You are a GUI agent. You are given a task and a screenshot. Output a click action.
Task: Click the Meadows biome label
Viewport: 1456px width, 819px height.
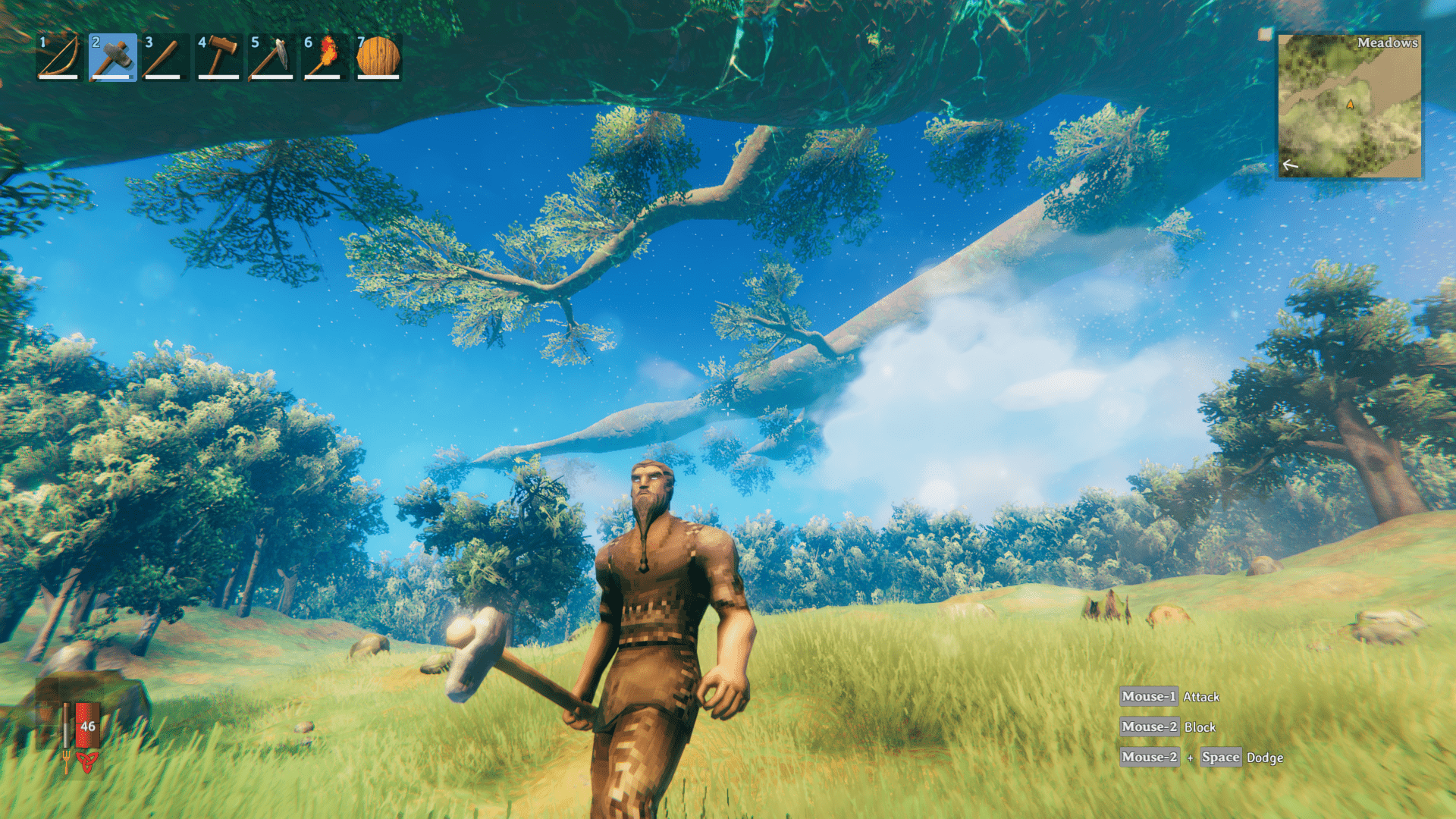click(x=1388, y=42)
